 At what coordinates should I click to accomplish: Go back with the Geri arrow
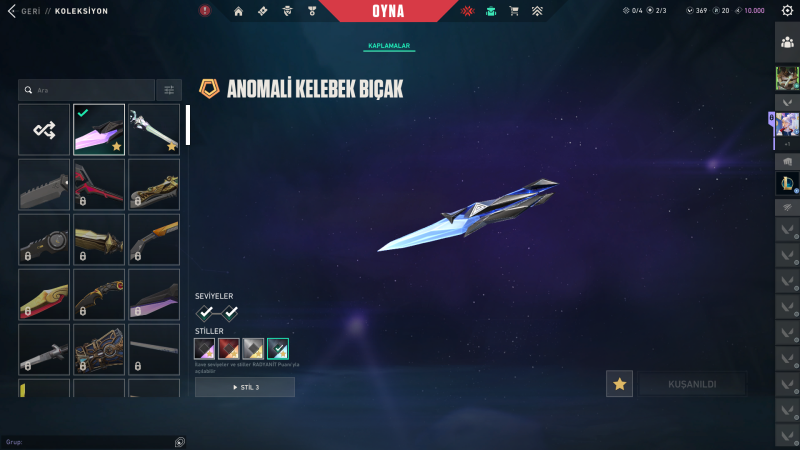[12, 11]
